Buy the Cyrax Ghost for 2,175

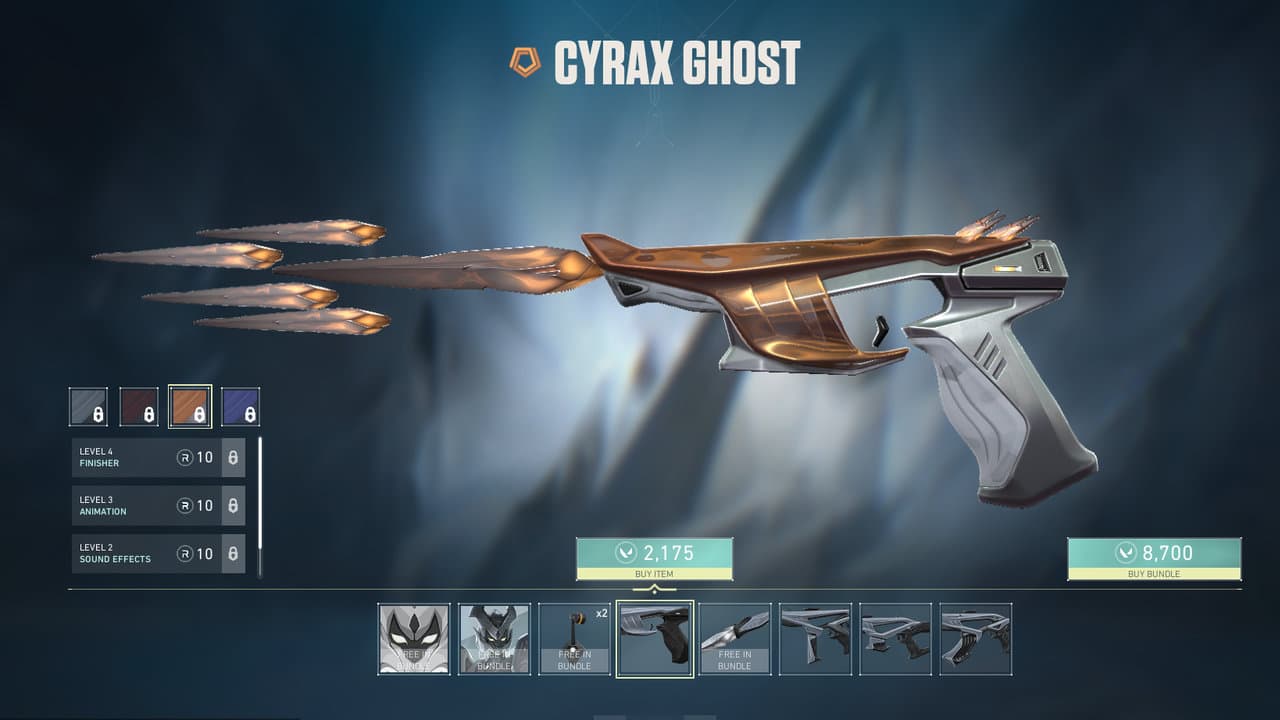point(654,558)
